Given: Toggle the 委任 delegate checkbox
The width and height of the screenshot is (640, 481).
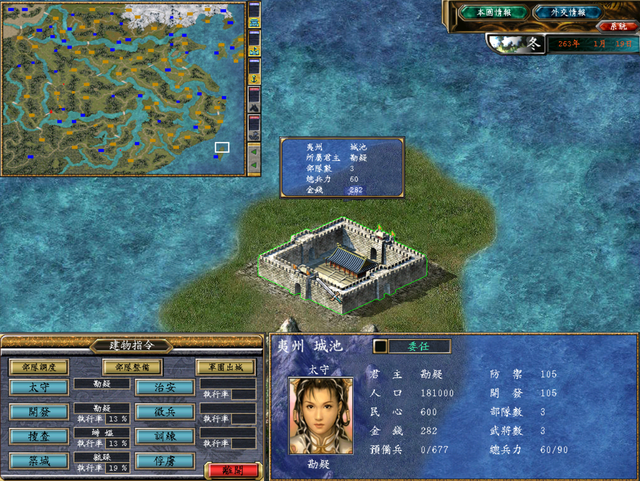Looking at the screenshot, I should 381,346.
